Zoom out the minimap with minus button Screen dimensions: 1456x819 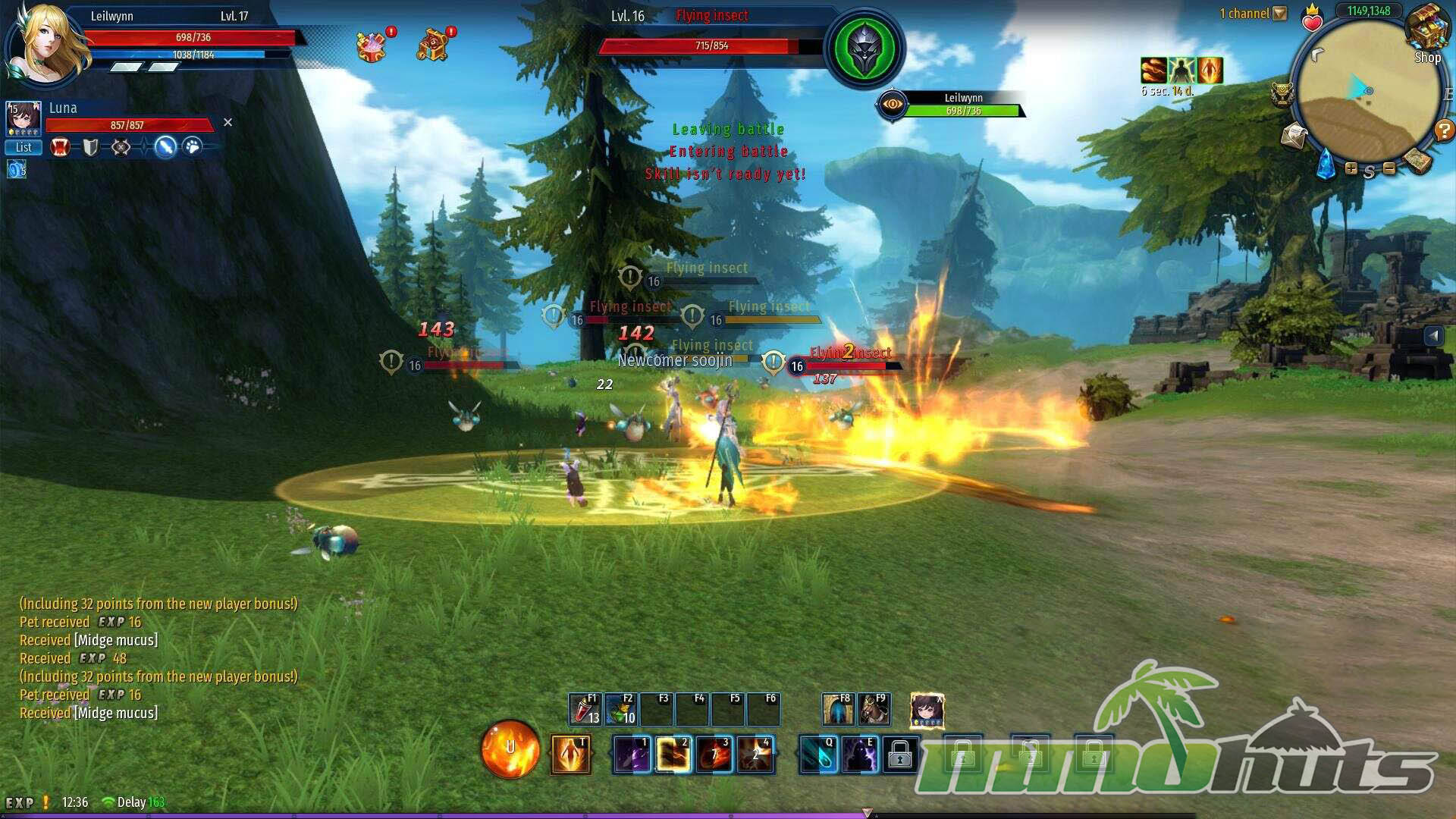coord(1389,168)
